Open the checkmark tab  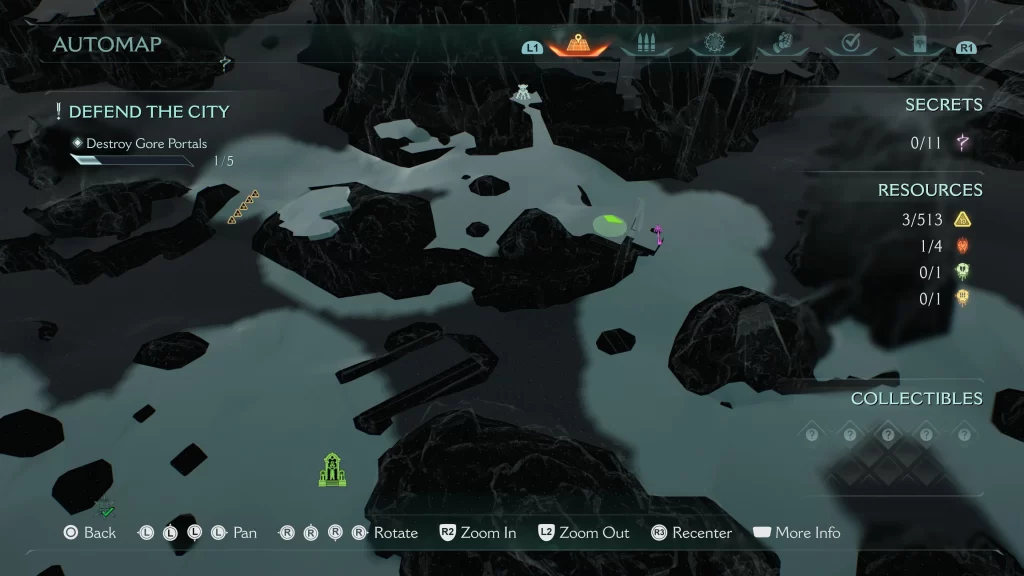click(851, 44)
